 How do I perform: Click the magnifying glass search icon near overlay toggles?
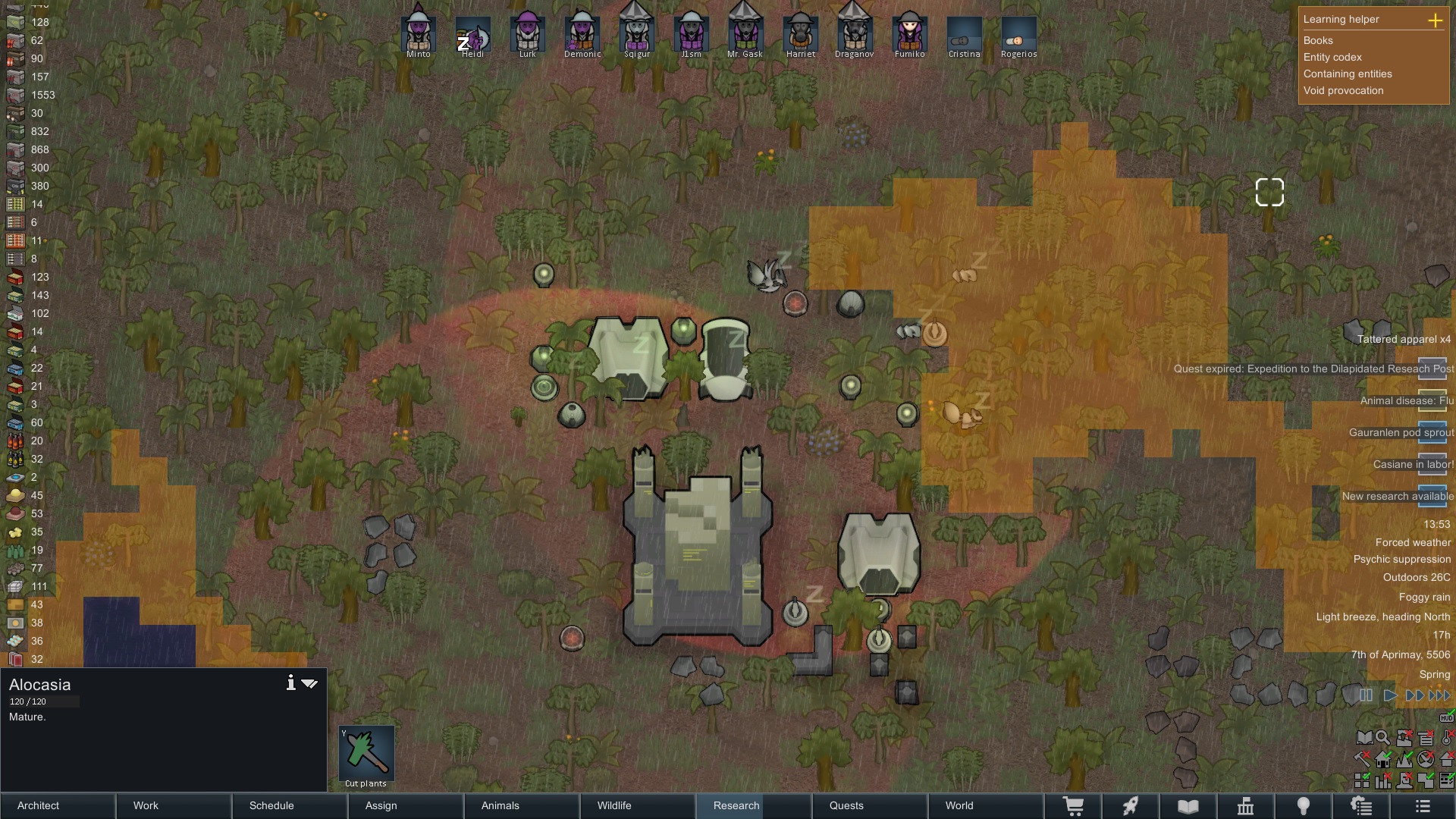1382,738
